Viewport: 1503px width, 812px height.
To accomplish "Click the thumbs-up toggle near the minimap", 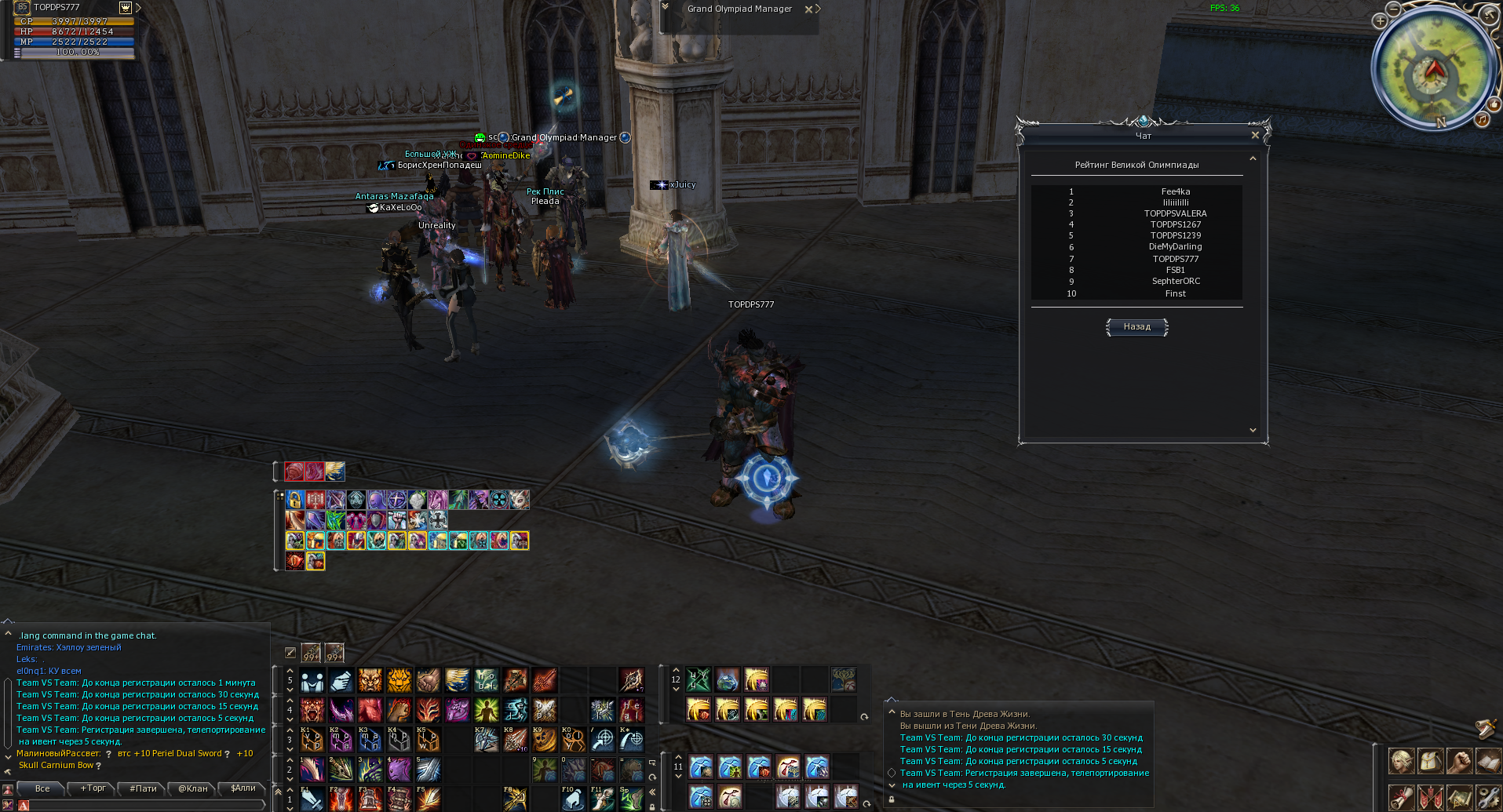I will pyautogui.click(x=1493, y=104).
